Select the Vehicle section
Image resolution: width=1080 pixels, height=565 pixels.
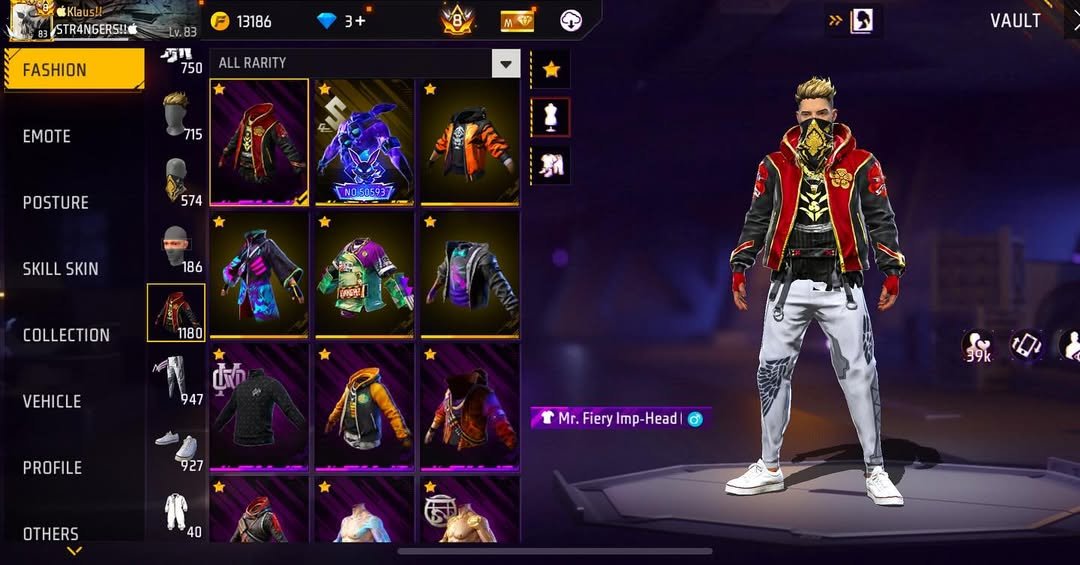52,401
